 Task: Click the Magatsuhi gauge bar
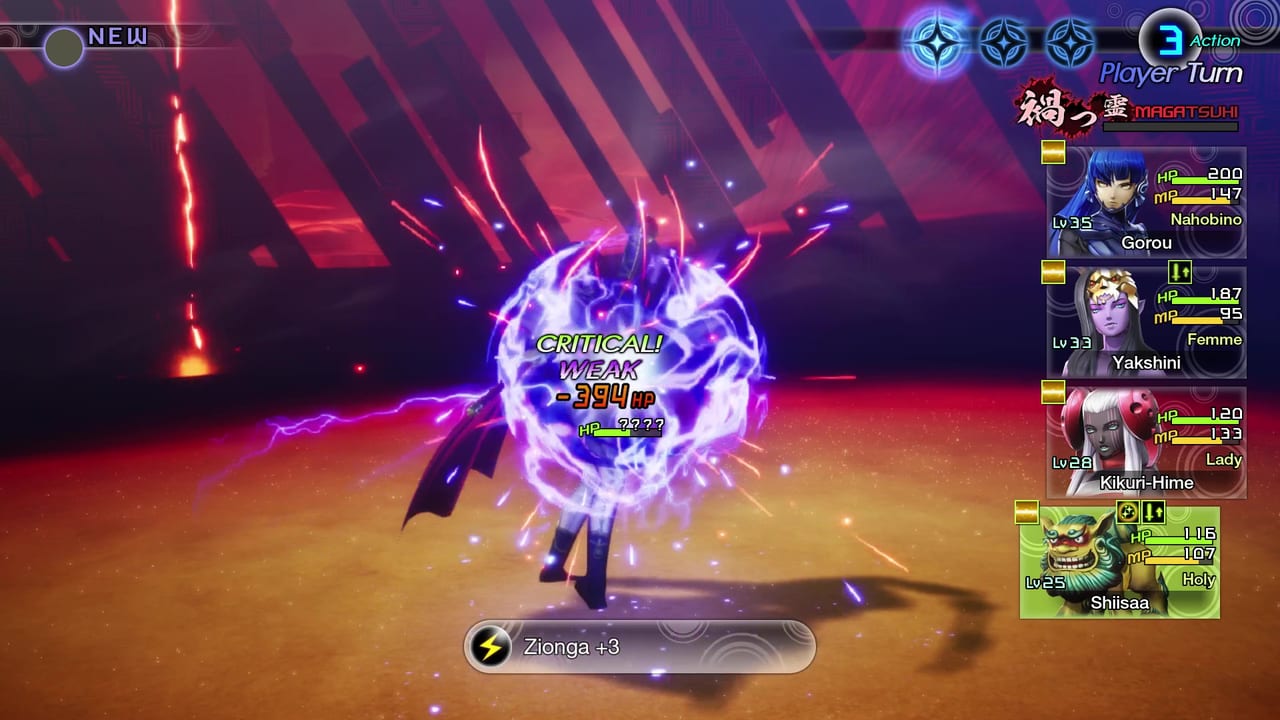click(1170, 126)
